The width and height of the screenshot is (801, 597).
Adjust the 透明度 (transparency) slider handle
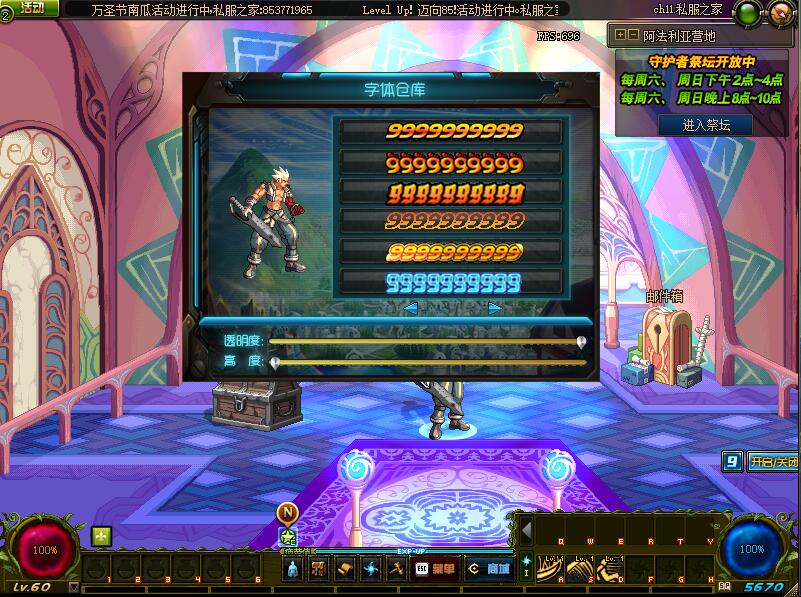click(581, 341)
